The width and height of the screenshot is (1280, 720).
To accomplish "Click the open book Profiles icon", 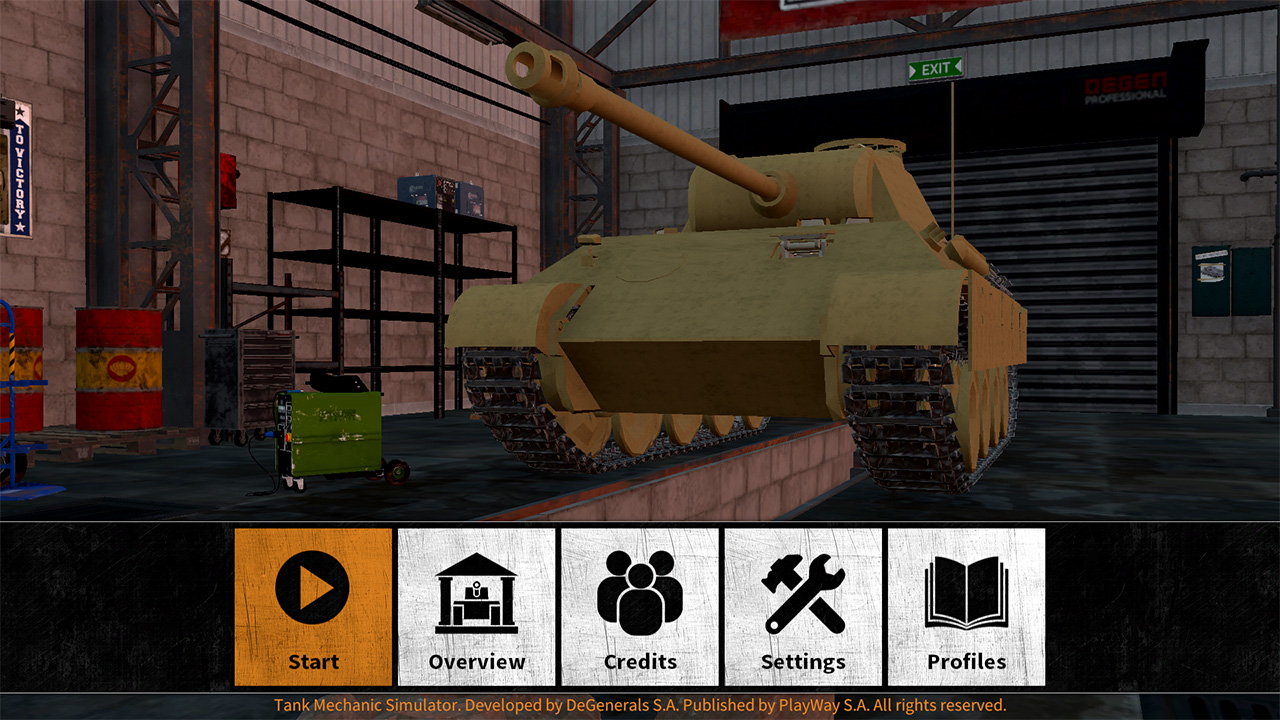I will (x=969, y=590).
